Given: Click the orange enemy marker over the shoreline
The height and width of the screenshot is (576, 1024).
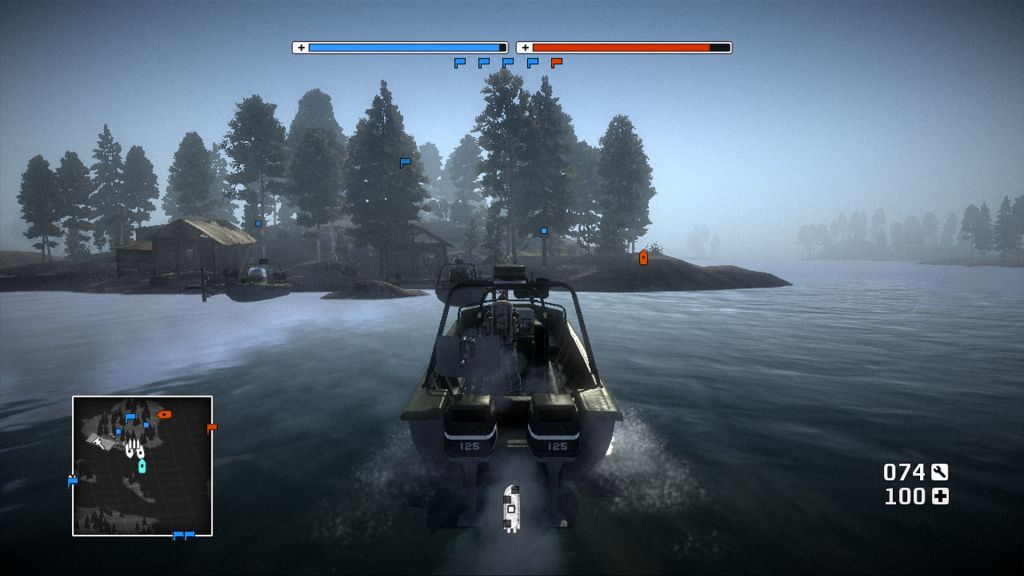Looking at the screenshot, I should (x=643, y=258).
